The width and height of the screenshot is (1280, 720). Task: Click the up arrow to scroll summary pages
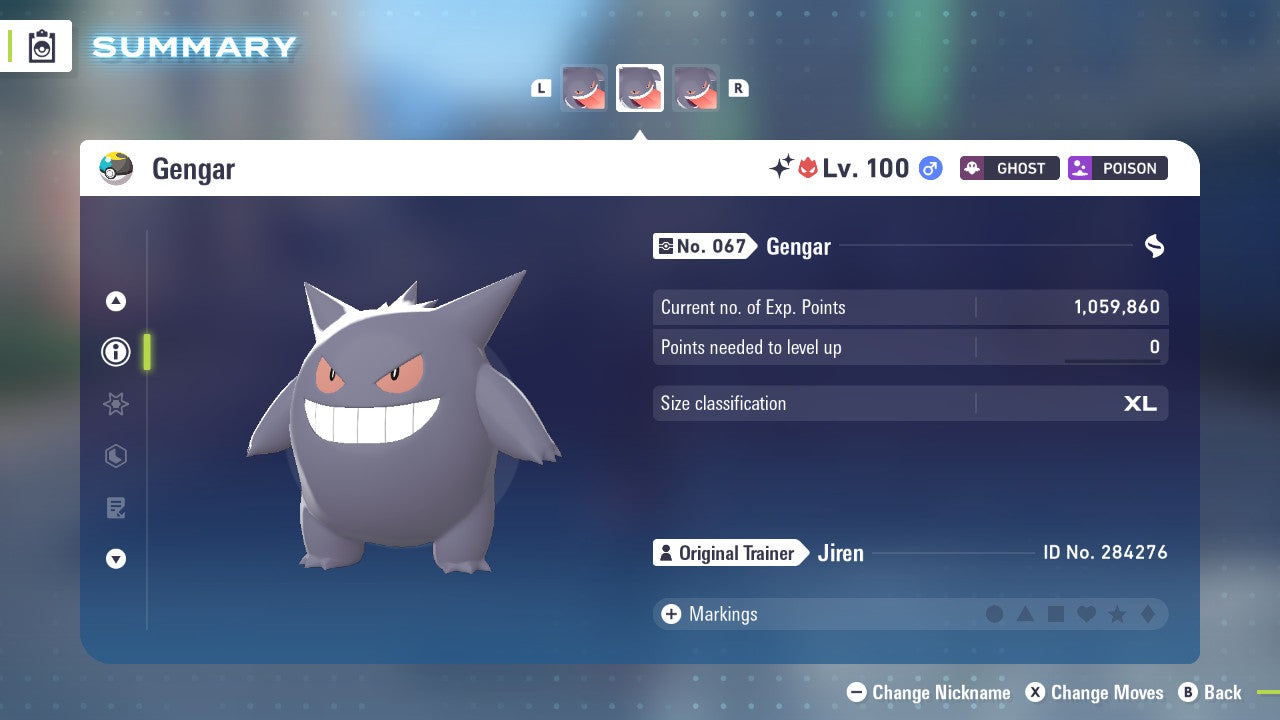(116, 301)
